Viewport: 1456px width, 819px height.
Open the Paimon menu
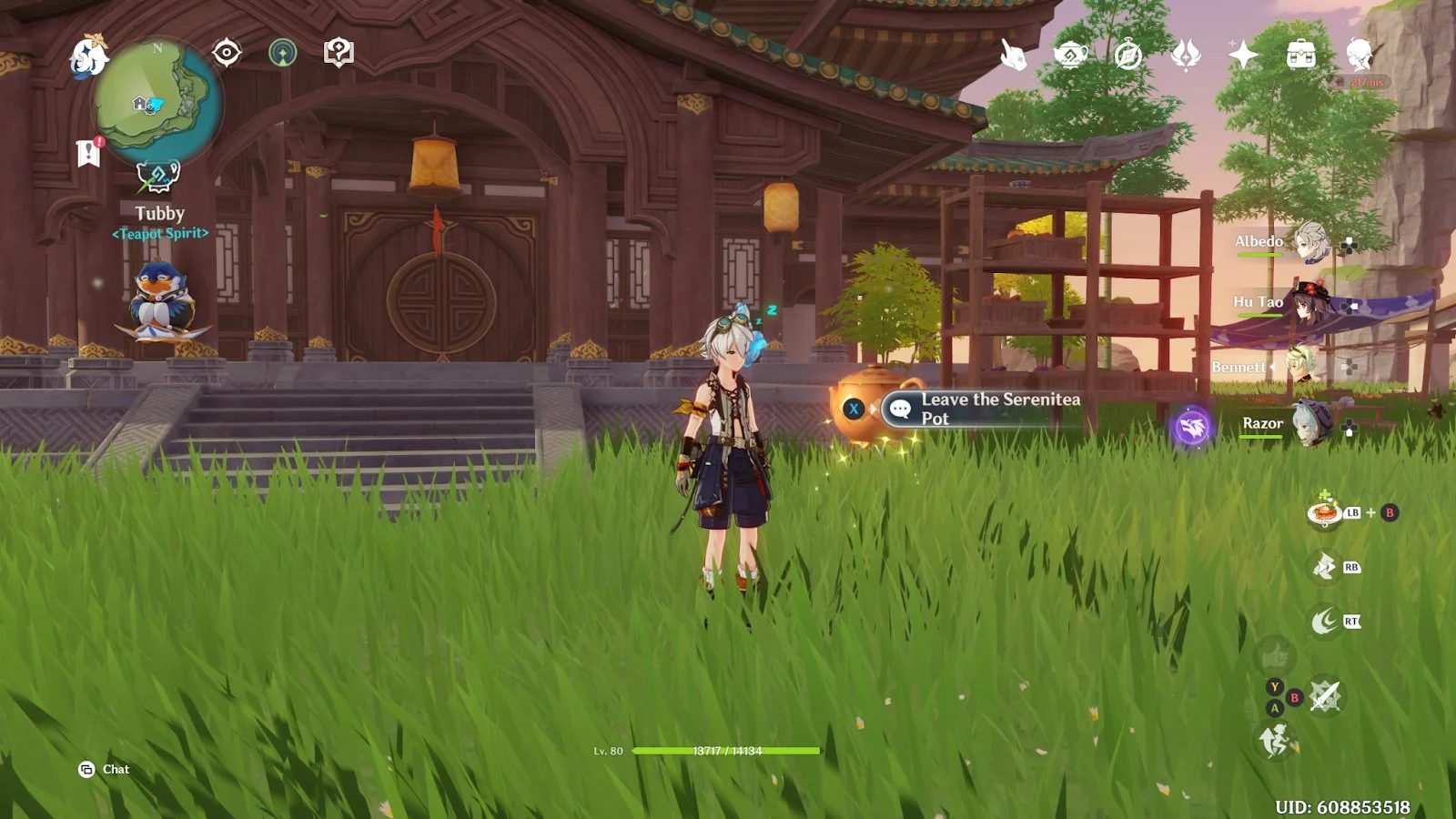[x=88, y=55]
